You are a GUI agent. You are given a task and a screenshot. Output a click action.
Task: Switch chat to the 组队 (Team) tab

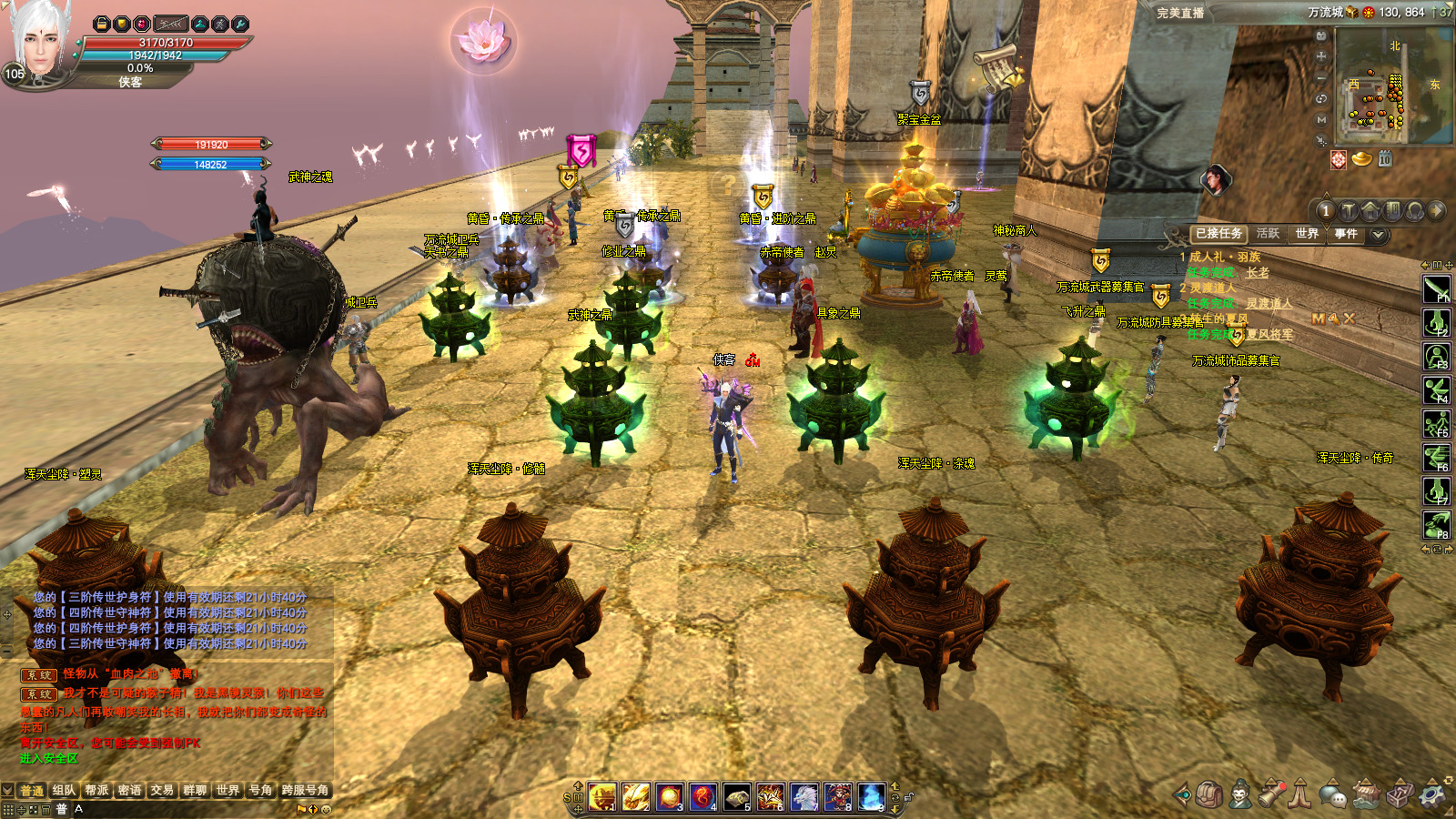coord(64,790)
